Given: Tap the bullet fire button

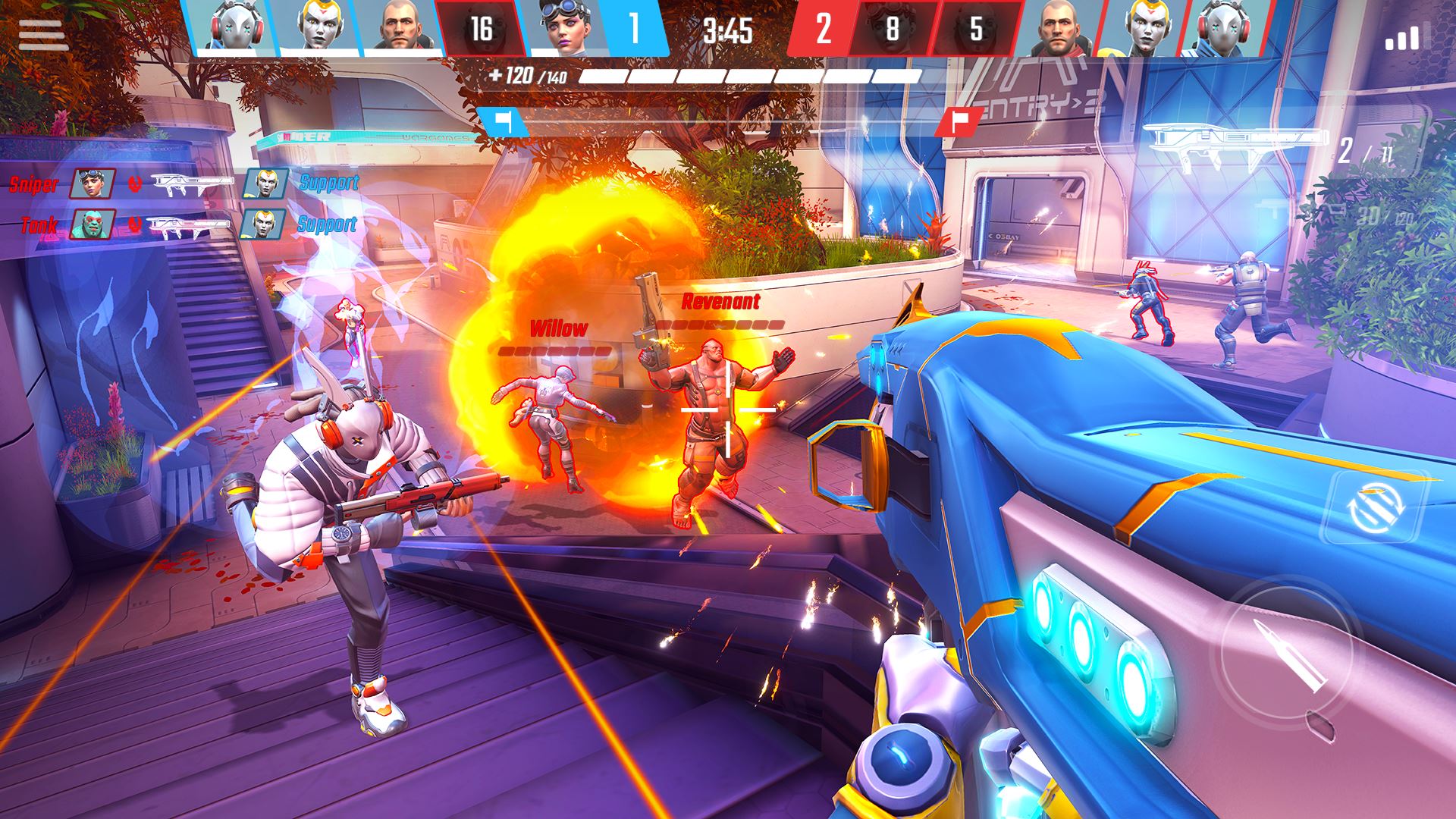Looking at the screenshot, I should [1279, 654].
